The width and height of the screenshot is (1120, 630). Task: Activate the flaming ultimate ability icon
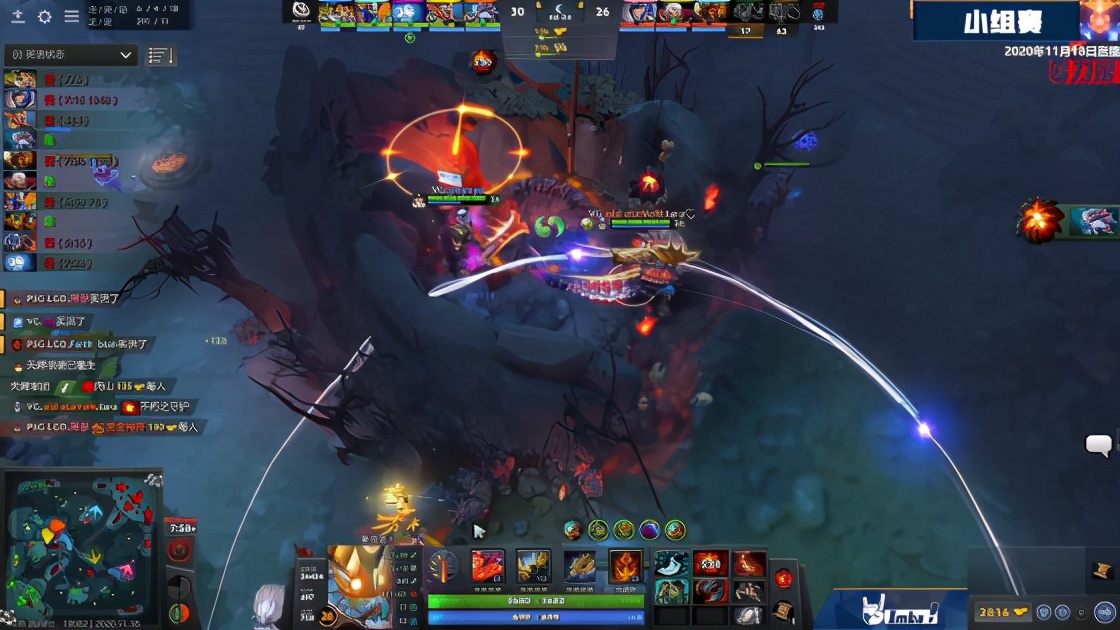pos(626,566)
